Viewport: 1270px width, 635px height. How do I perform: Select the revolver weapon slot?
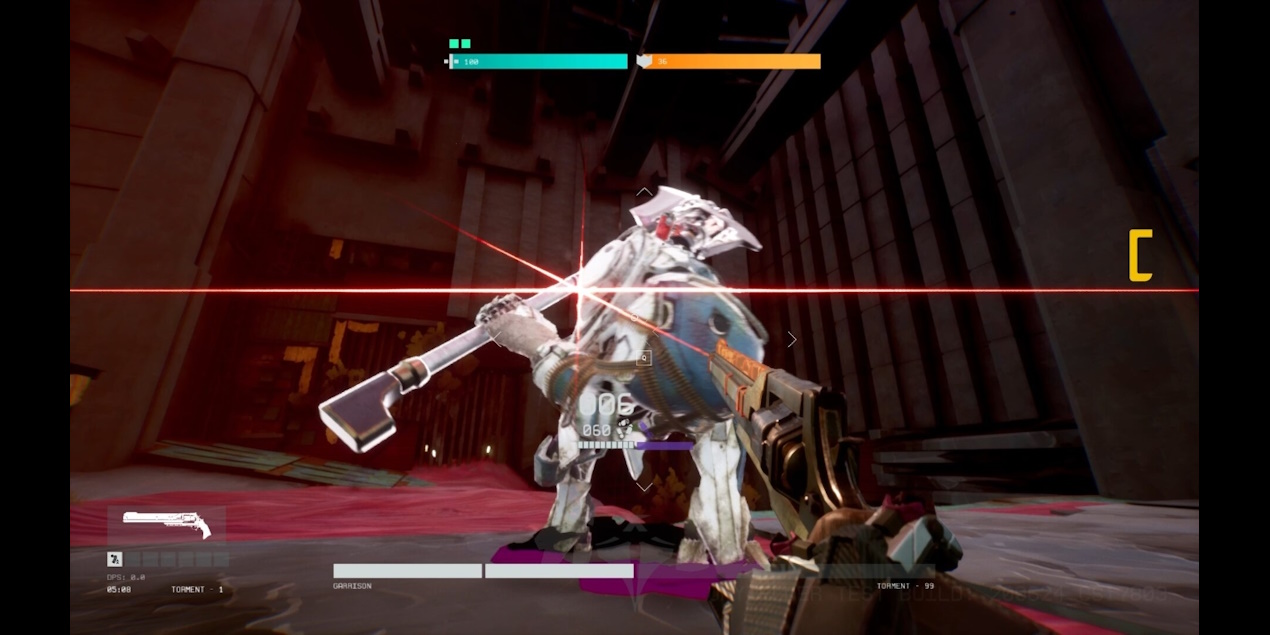coord(166,524)
